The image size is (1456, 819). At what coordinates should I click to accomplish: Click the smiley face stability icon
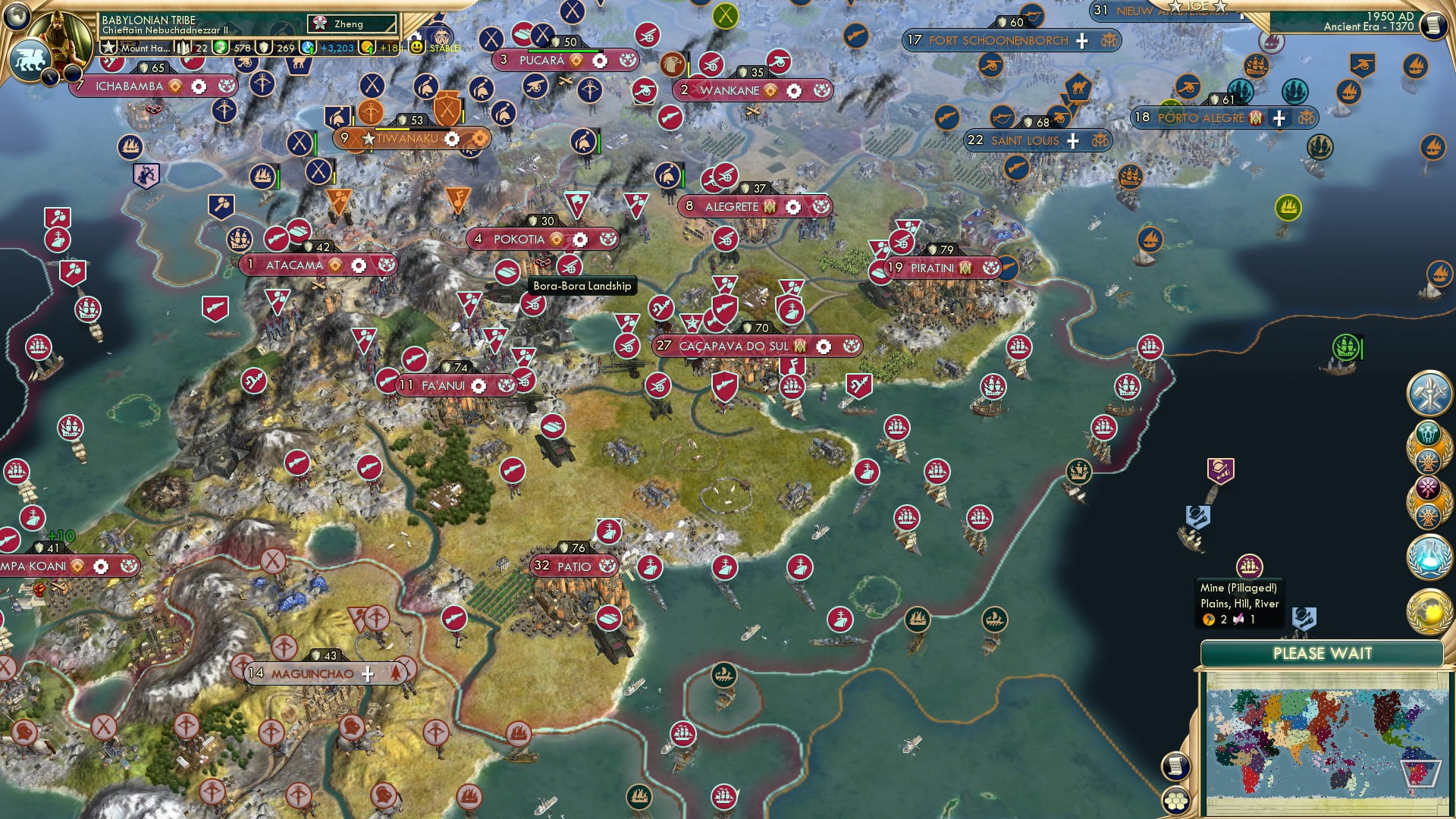pos(416,47)
